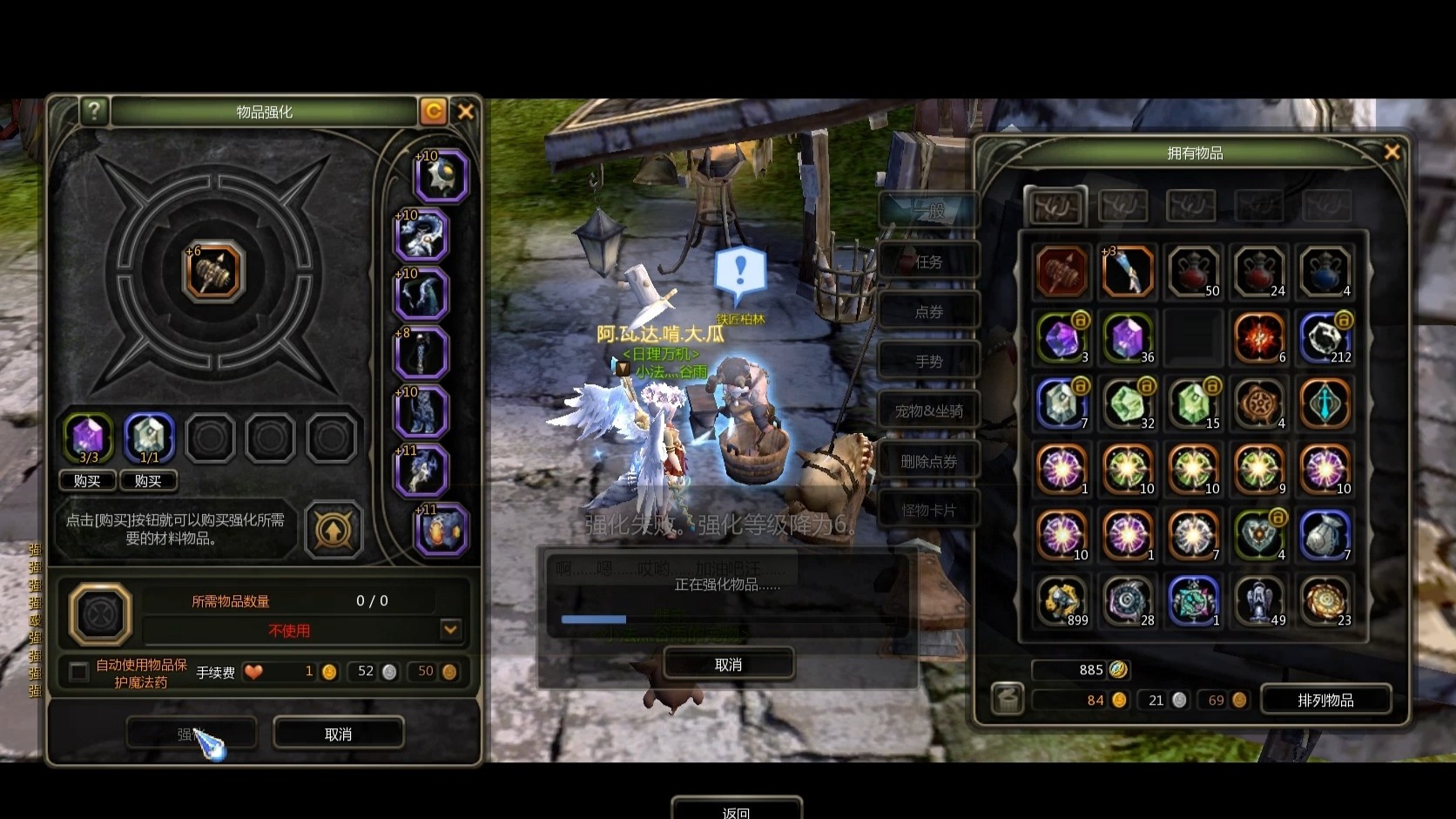Click the question mark help button
Screen dimensions: 1456x819
tap(93, 111)
